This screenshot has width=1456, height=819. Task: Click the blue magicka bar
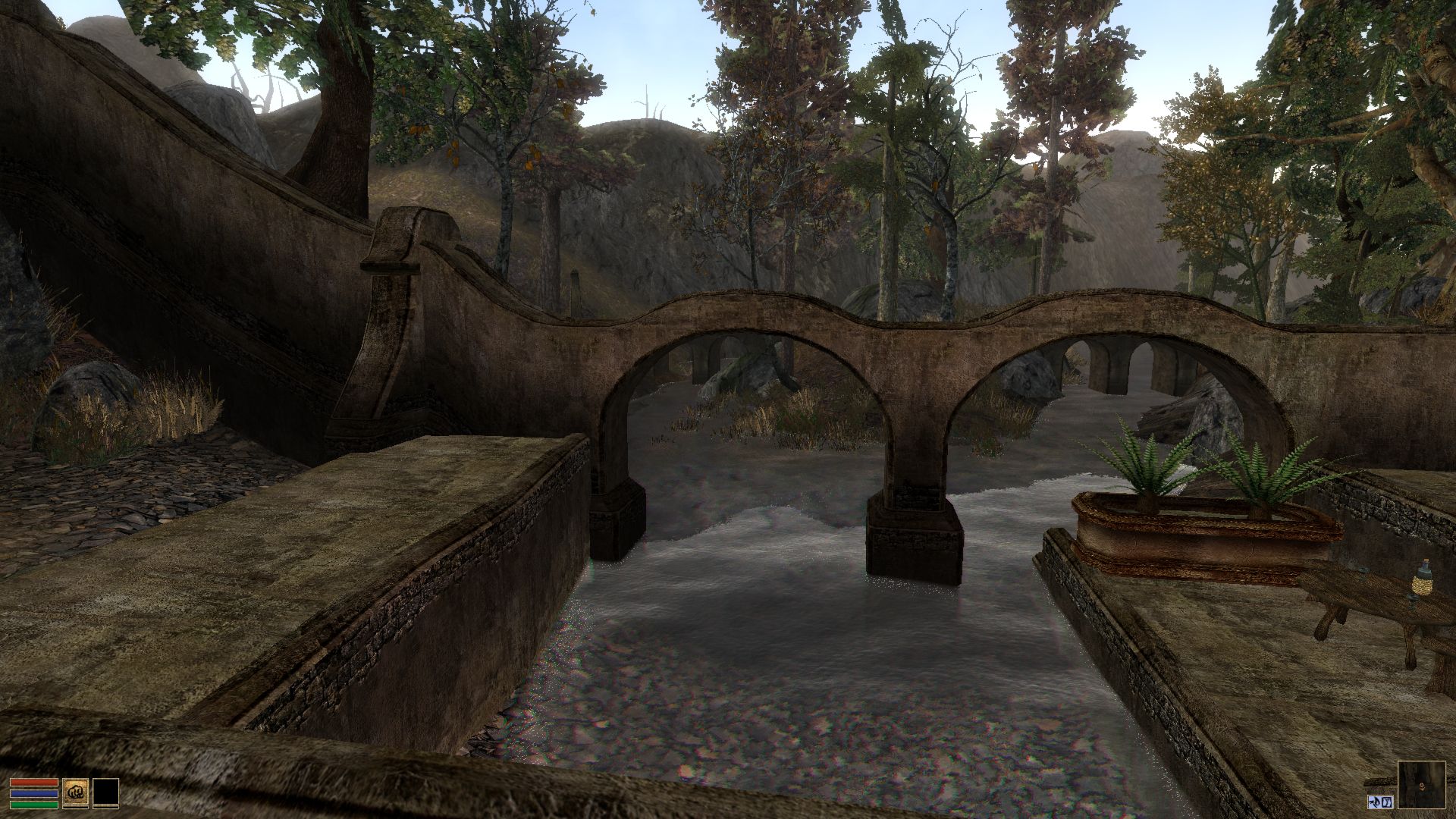(x=33, y=794)
